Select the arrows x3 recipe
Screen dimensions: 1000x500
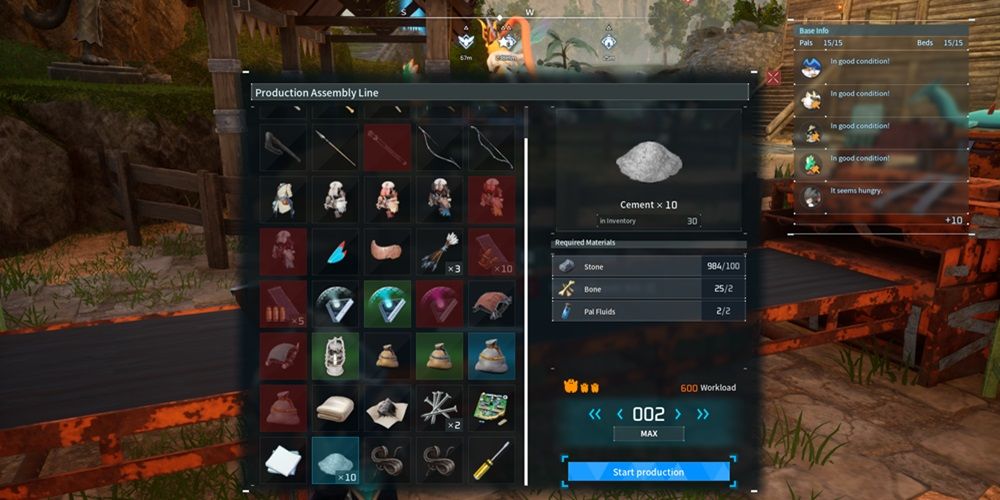[440, 251]
